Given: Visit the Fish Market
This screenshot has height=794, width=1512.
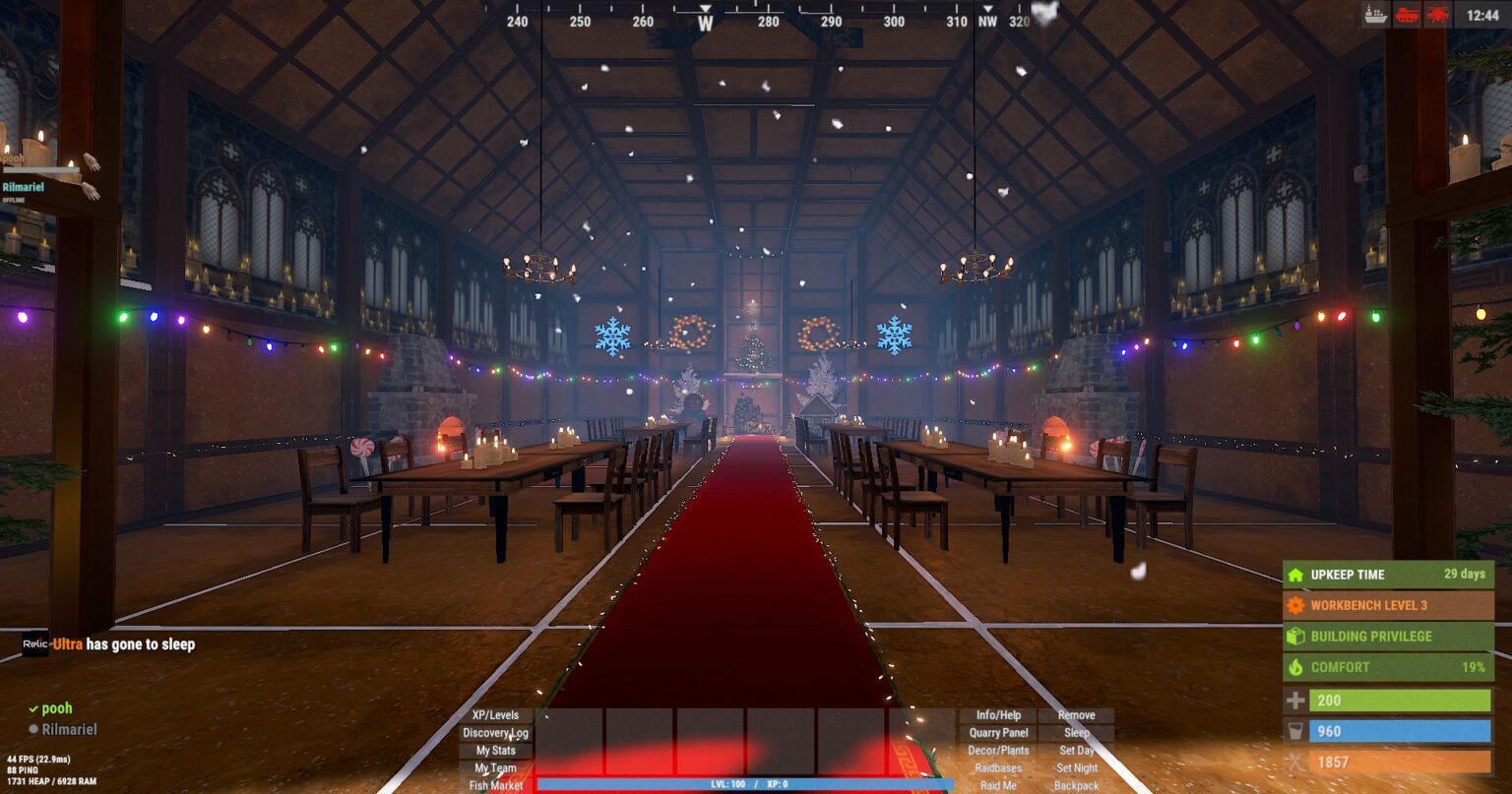Looking at the screenshot, I should (x=495, y=785).
